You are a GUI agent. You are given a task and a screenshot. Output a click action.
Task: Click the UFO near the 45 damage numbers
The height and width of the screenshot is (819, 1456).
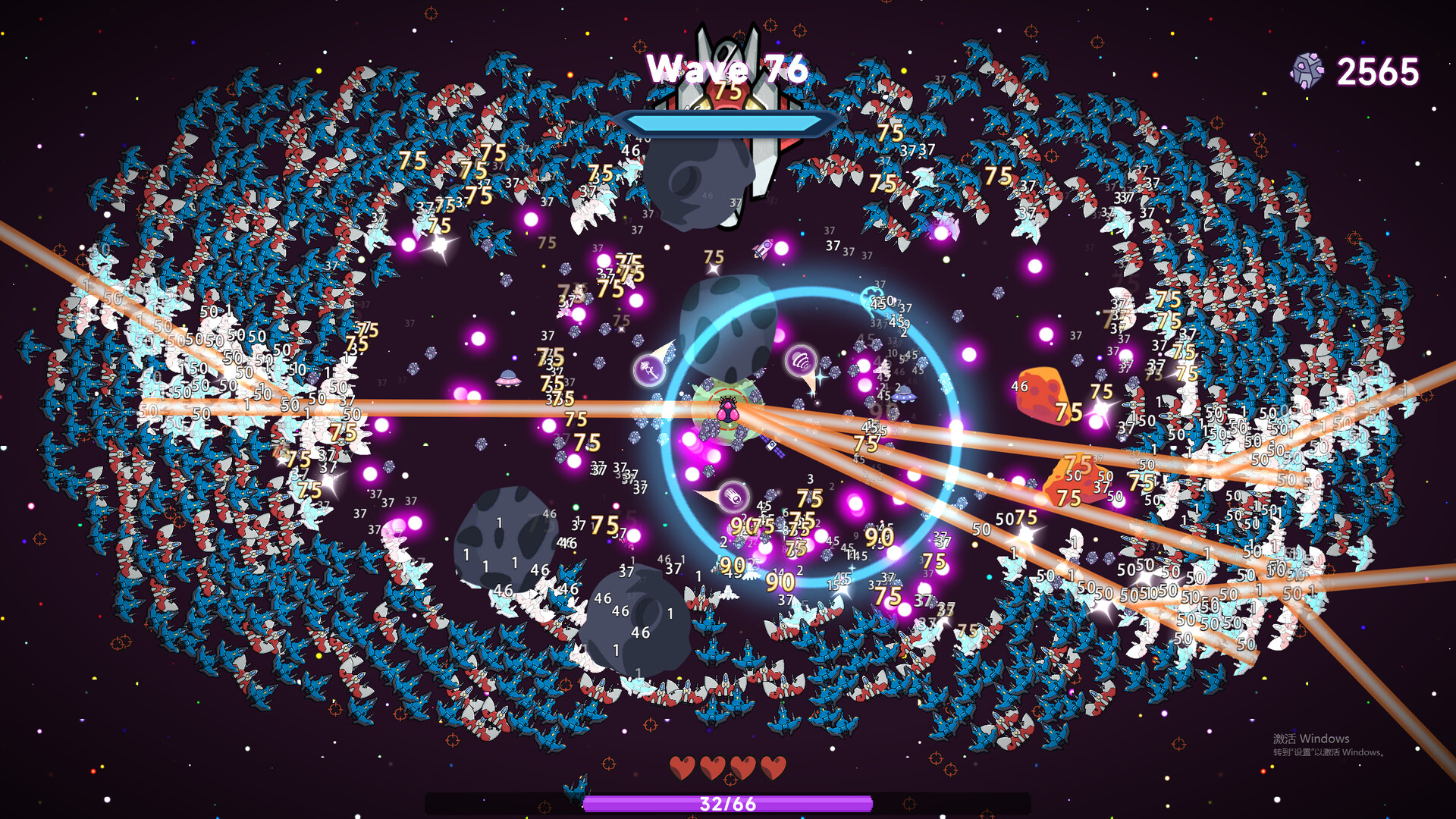(904, 395)
